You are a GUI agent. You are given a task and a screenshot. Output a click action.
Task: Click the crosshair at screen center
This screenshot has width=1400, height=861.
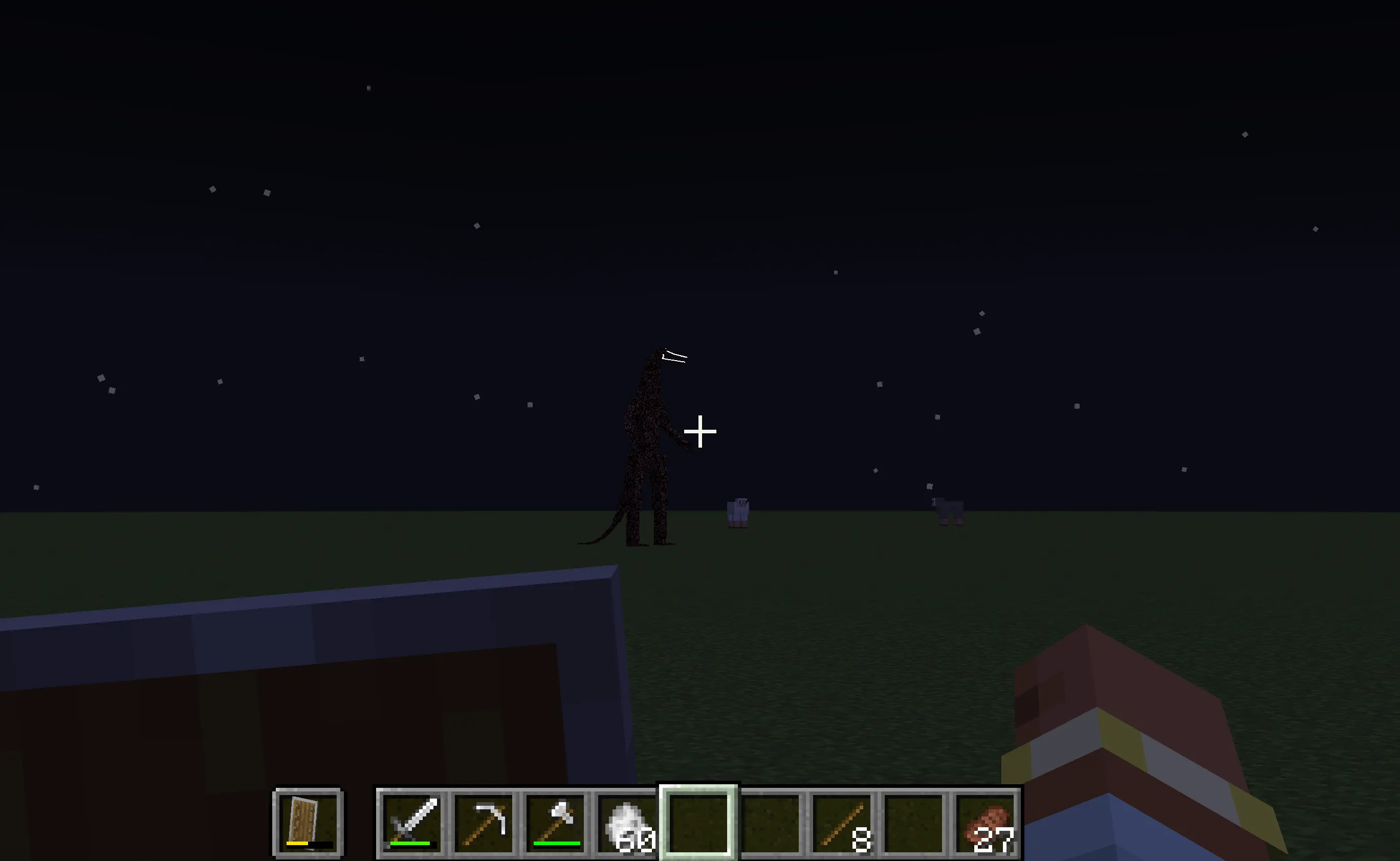699,432
